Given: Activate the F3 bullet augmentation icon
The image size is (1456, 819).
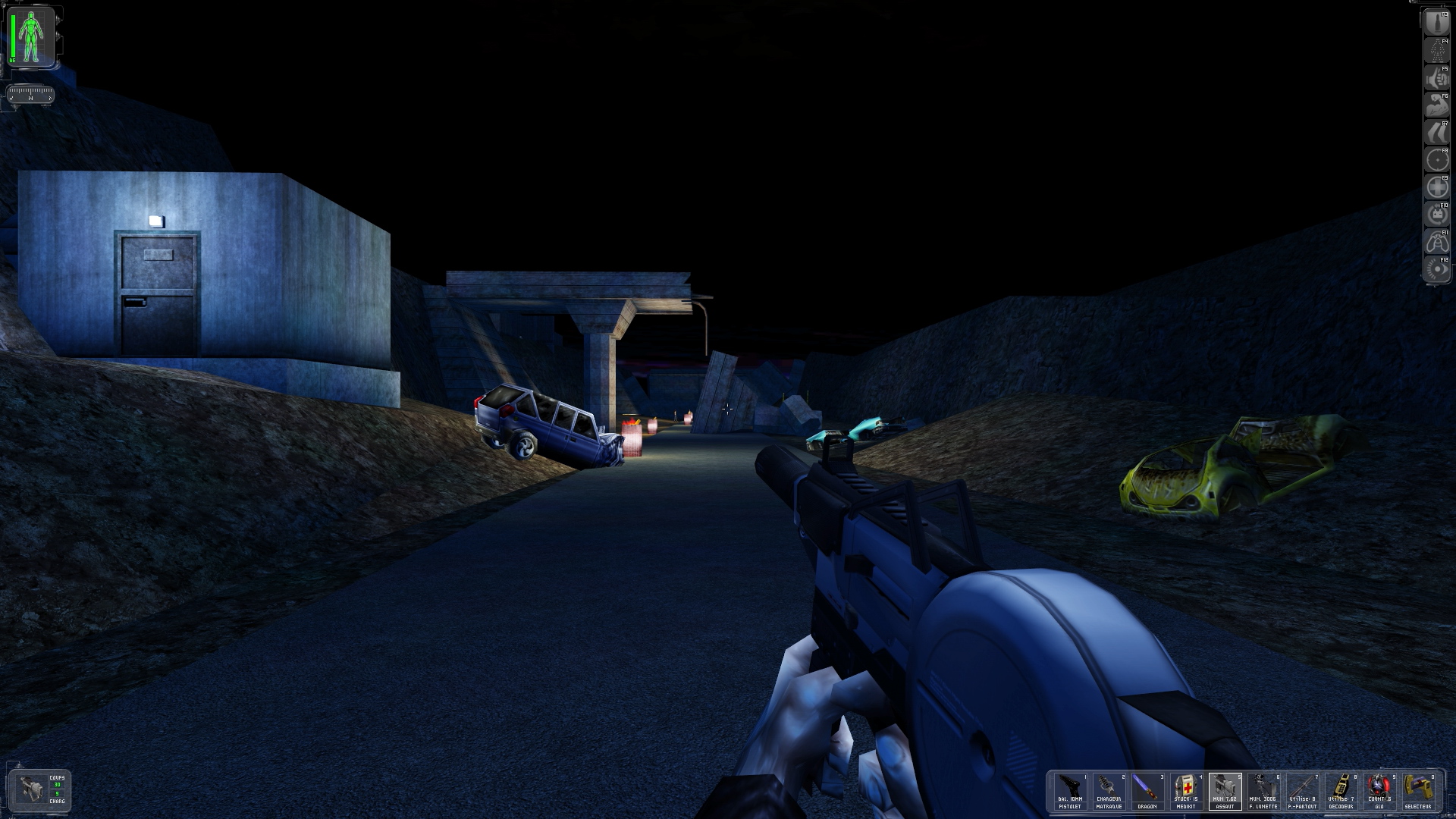Looking at the screenshot, I should (x=1437, y=24).
